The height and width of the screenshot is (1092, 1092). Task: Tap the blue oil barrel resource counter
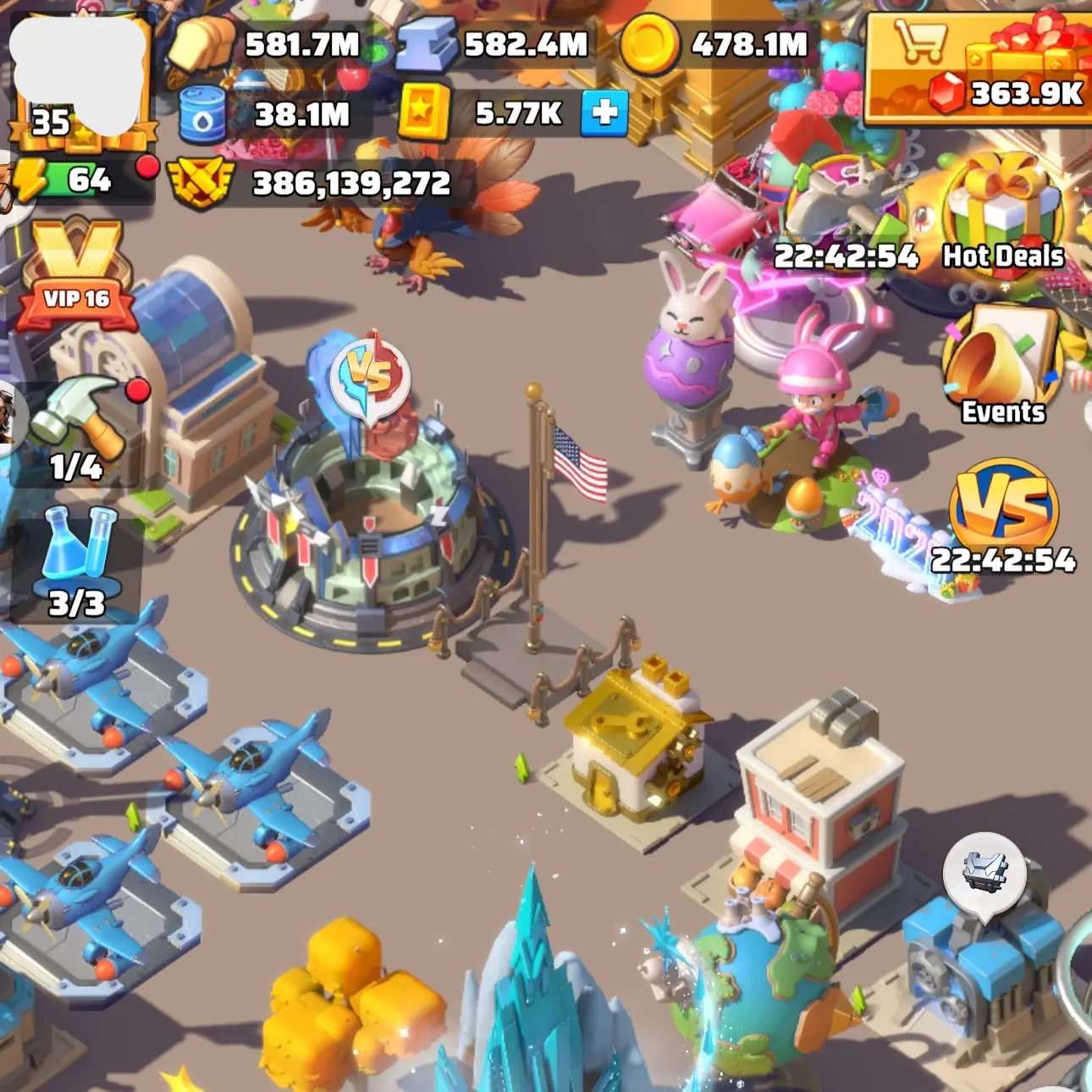[x=271, y=114]
